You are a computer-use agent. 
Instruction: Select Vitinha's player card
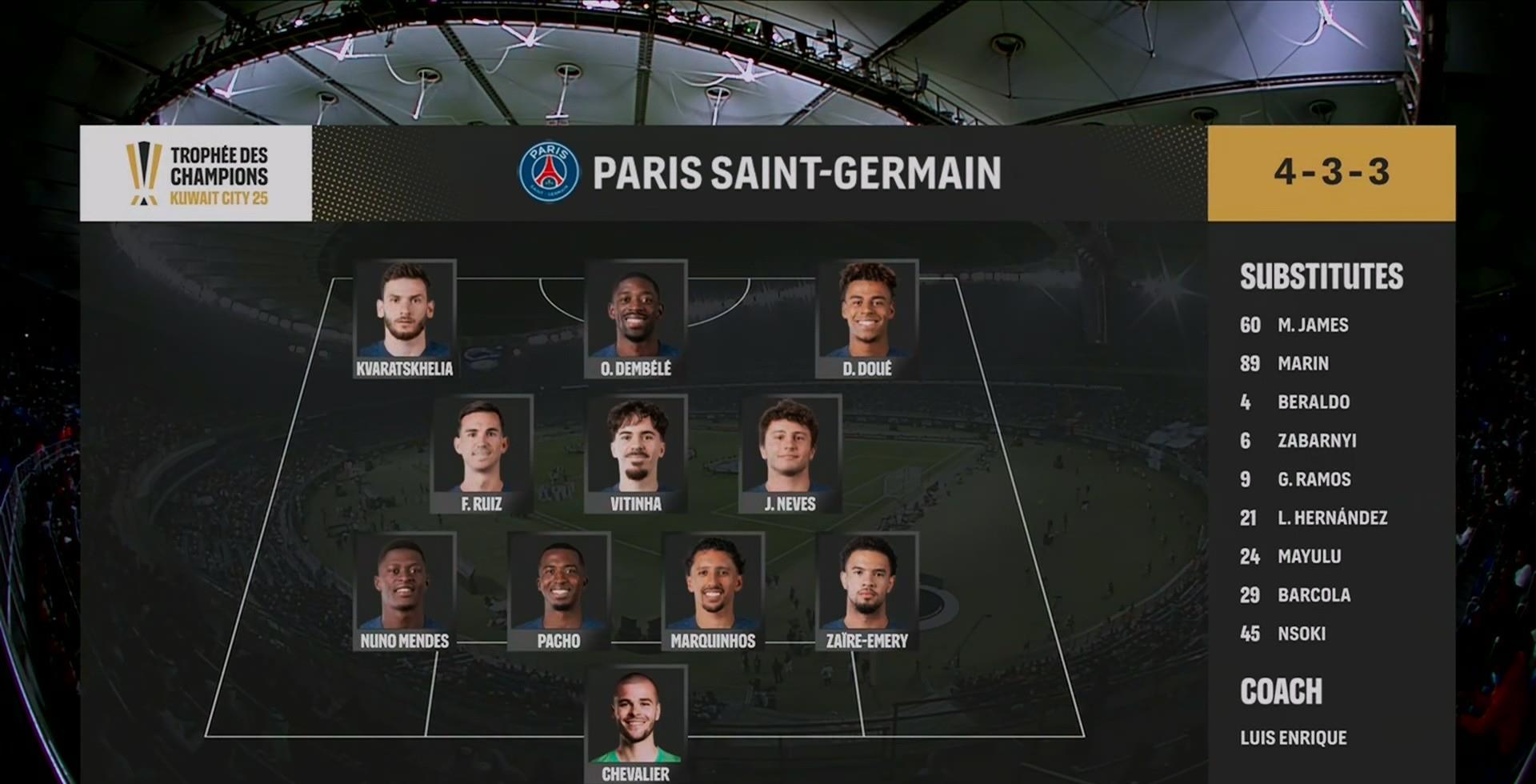[636, 454]
